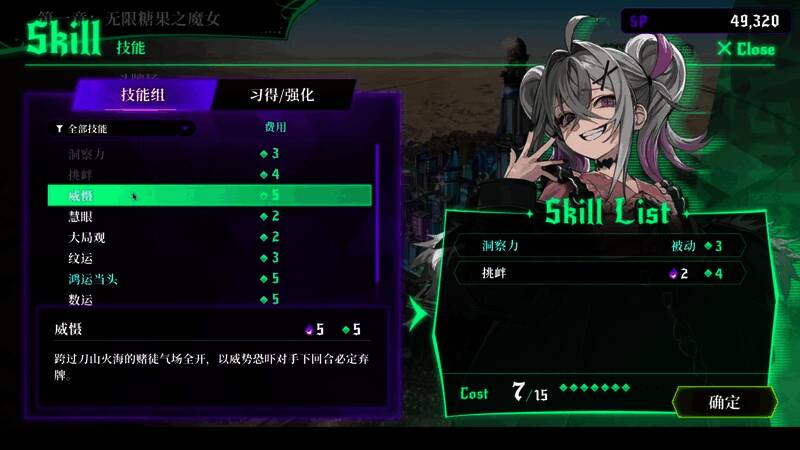
Task: Open the 全部技能 filter dropdown
Action: click(x=124, y=129)
